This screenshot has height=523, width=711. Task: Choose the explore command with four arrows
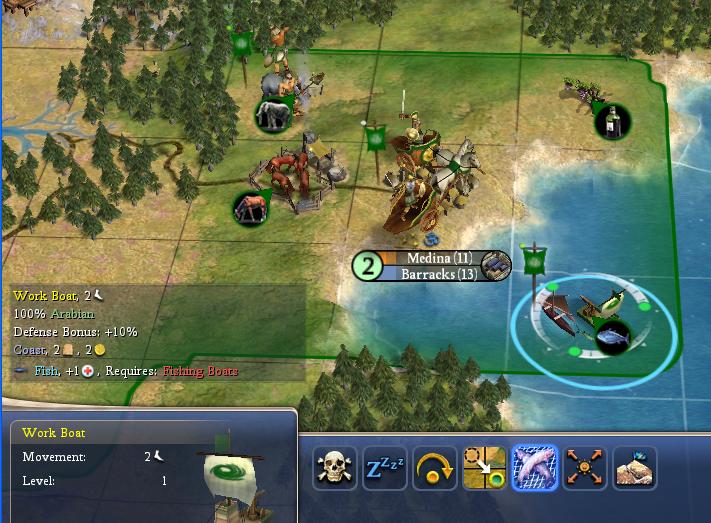coord(585,468)
